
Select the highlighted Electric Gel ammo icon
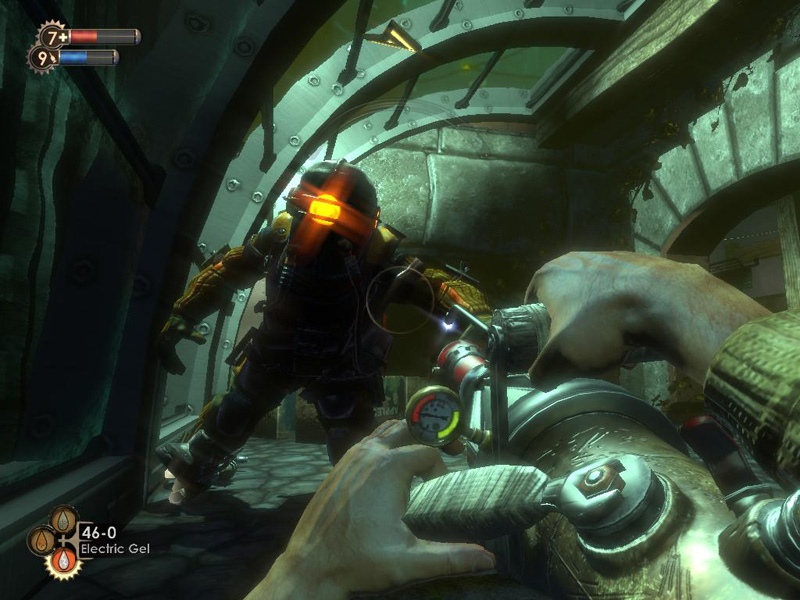(62, 561)
